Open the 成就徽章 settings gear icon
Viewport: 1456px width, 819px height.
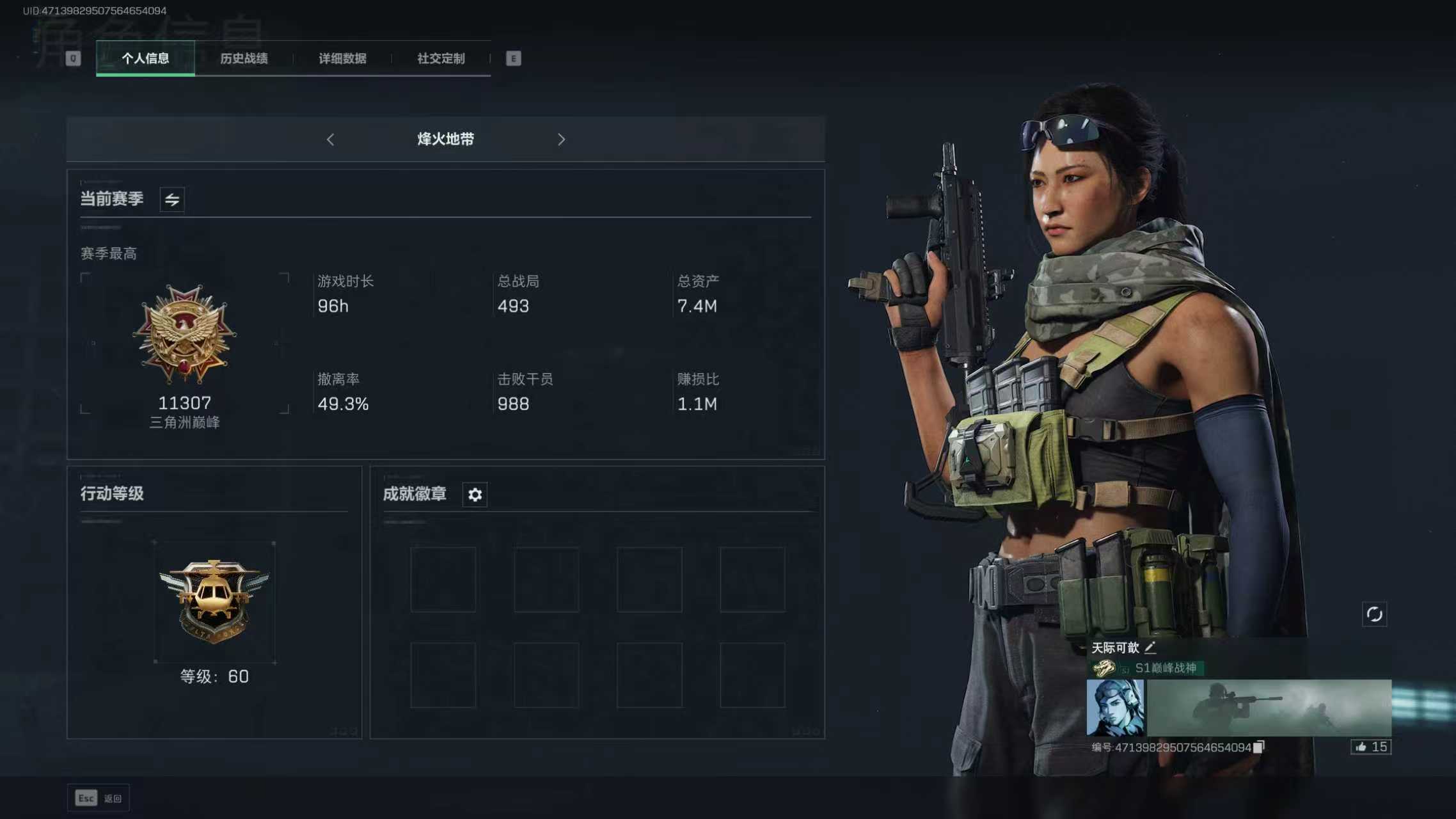(474, 494)
